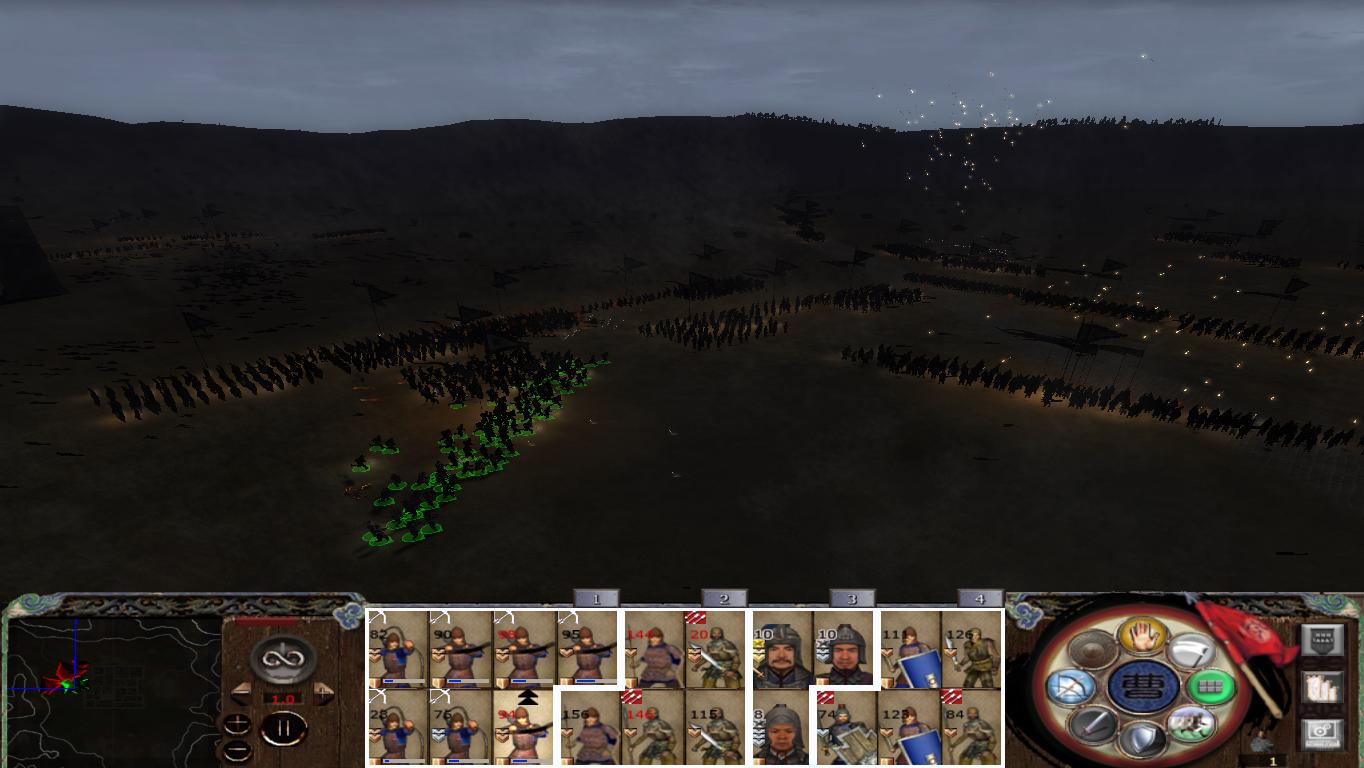Increase battle speed above 1.0
The height and width of the screenshot is (768, 1364).
(x=323, y=692)
